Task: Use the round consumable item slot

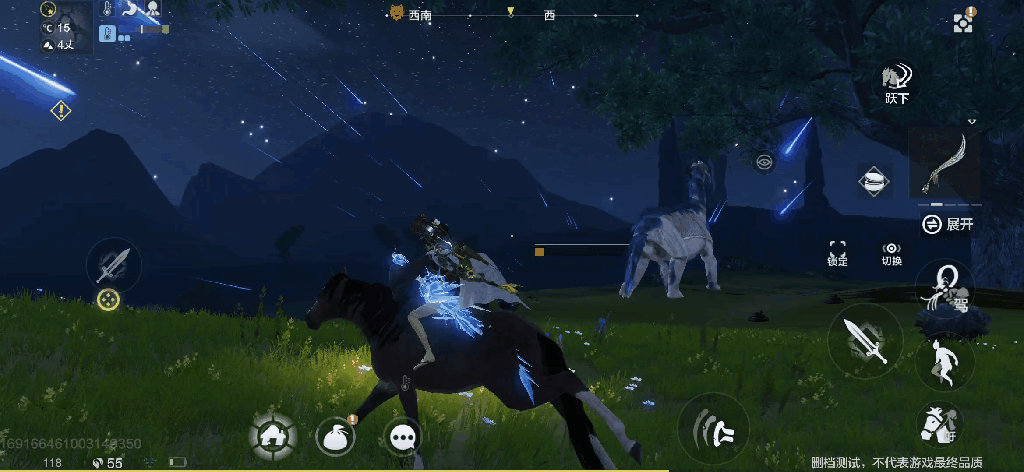Action: (x=875, y=181)
